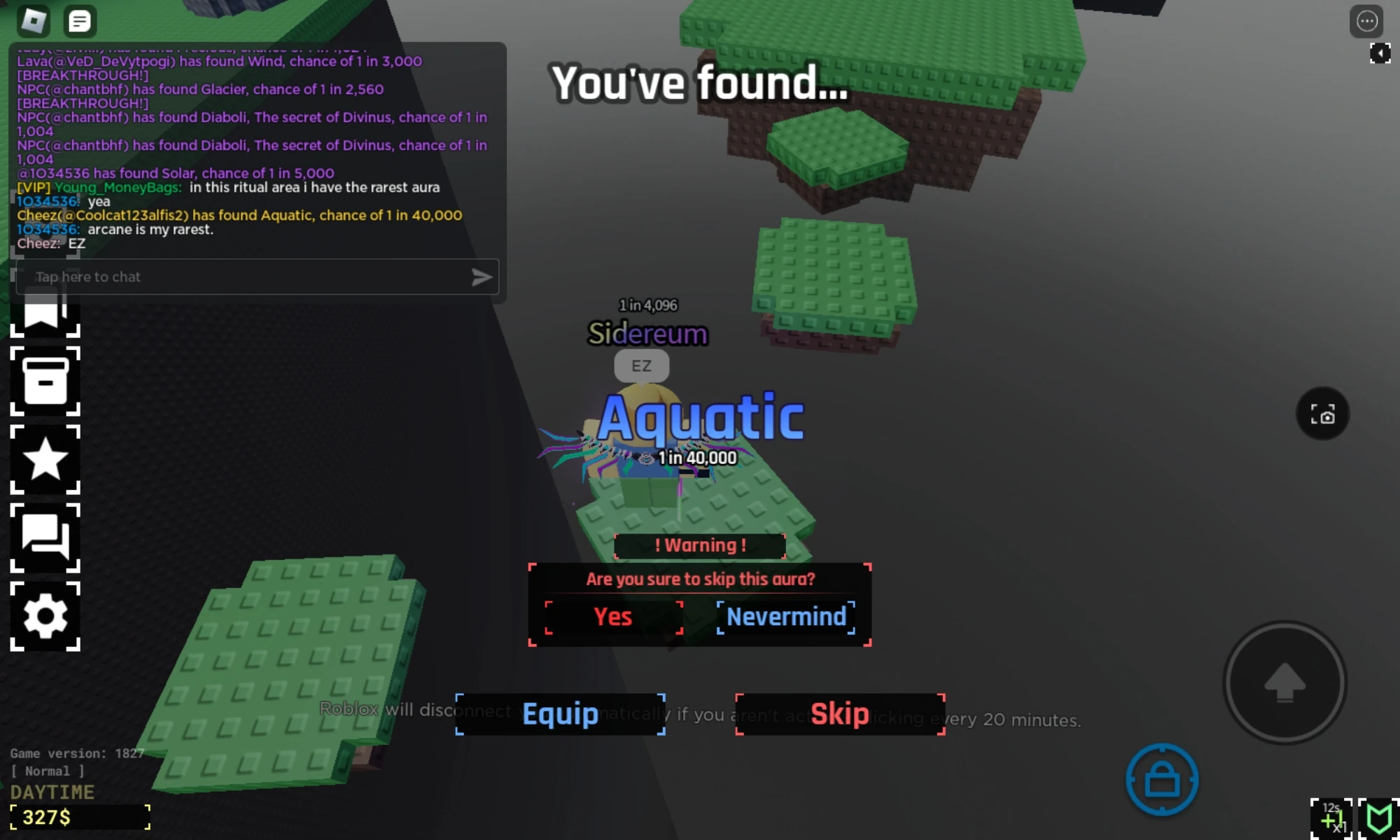Click the Skip button for Aquatic
Image resolution: width=1400 pixels, height=840 pixels.
(x=840, y=713)
